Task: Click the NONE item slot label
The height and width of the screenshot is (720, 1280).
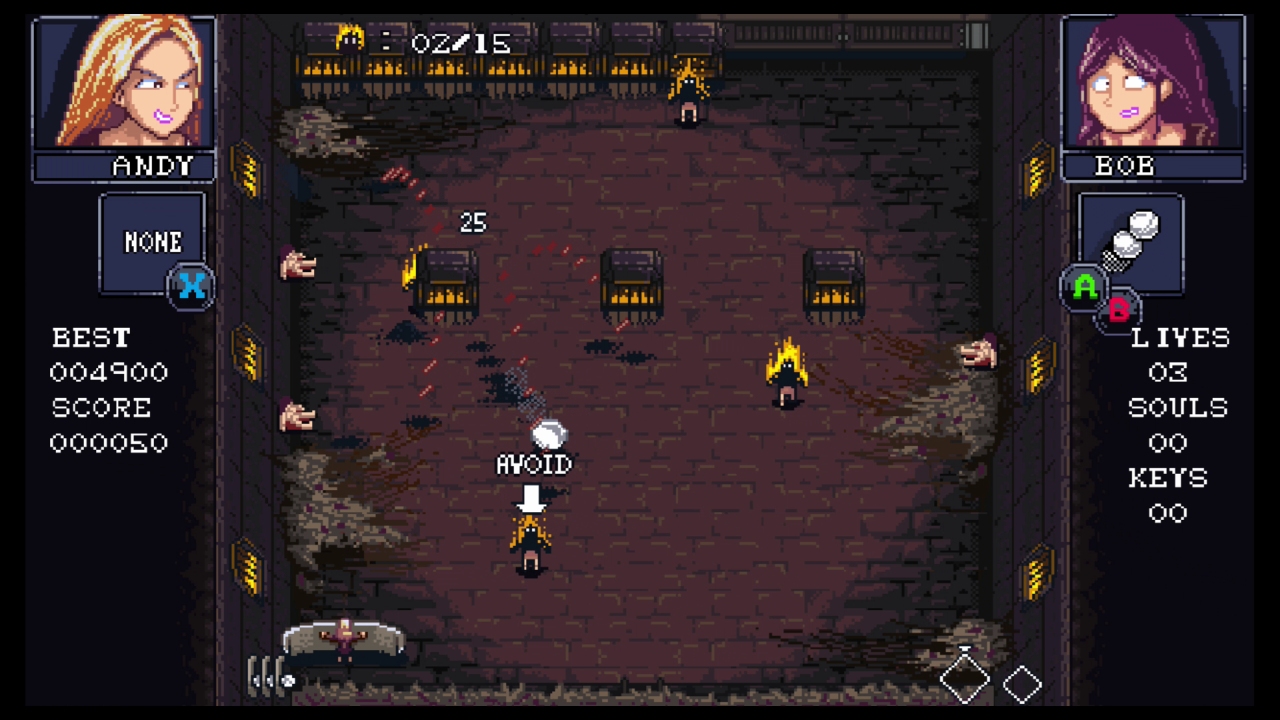Action: (152, 241)
